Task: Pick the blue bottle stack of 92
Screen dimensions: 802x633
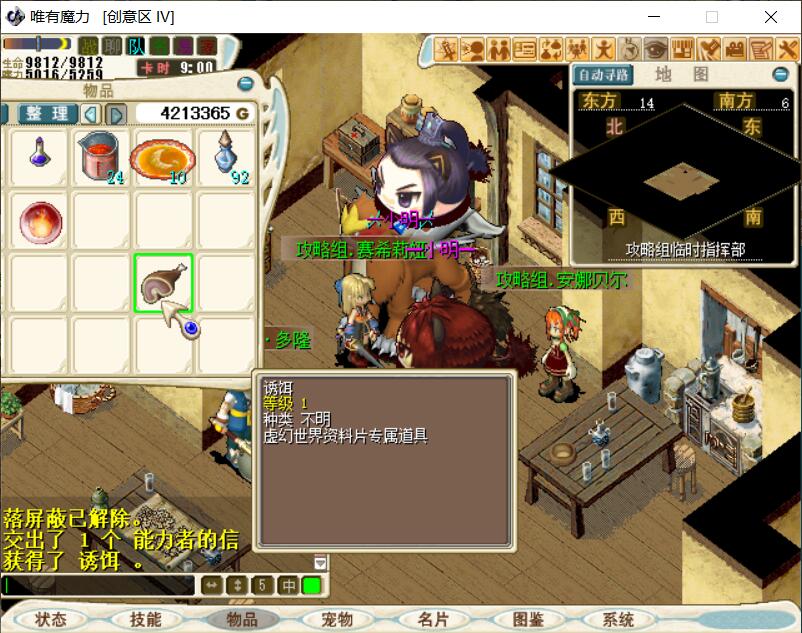Action: point(226,157)
